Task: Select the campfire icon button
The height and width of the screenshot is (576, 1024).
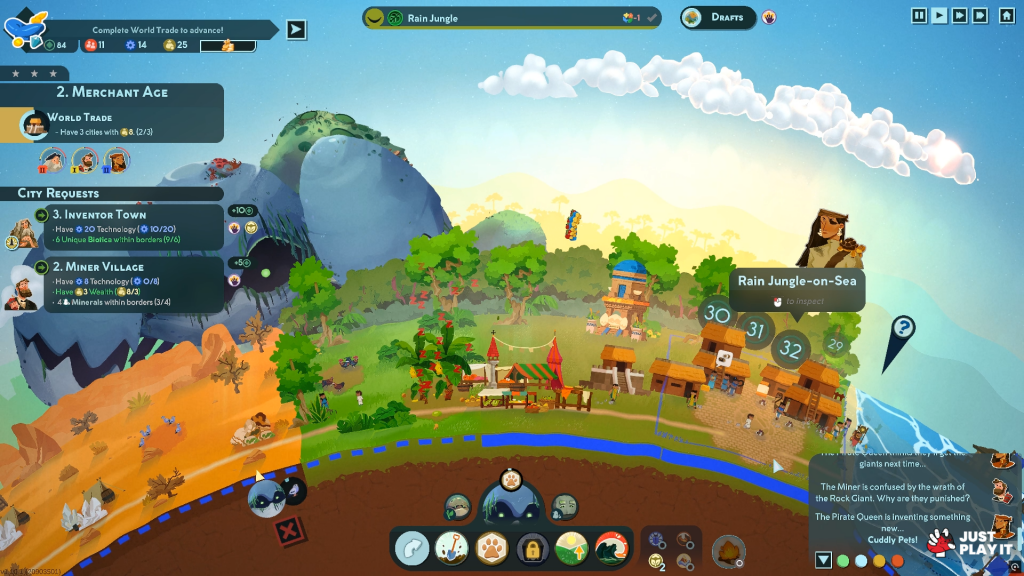Action: pos(727,550)
